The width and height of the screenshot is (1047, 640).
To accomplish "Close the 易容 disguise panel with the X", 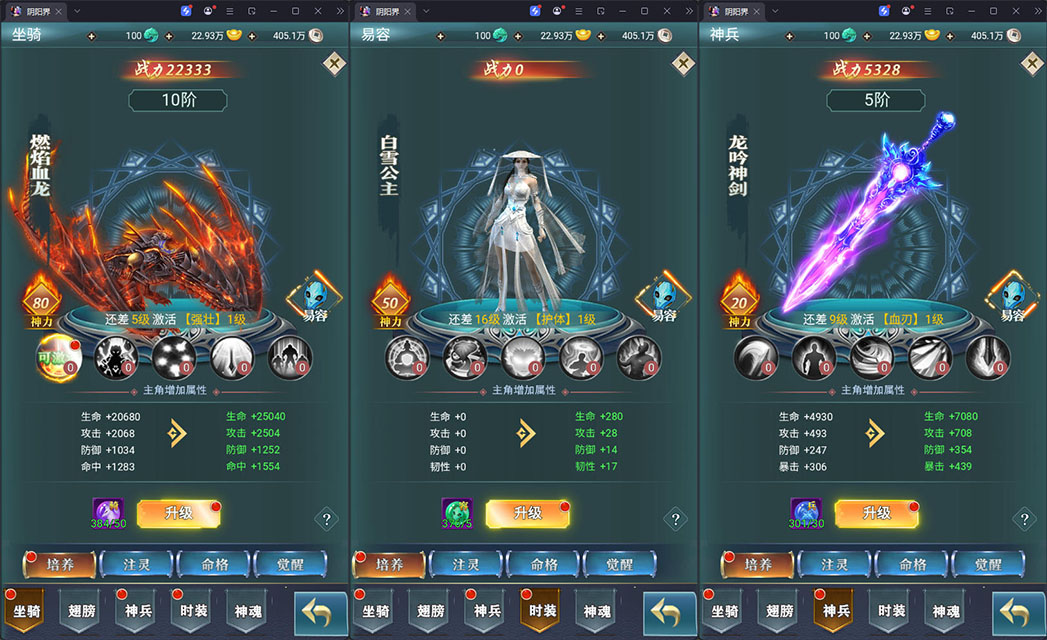I will (x=683, y=64).
